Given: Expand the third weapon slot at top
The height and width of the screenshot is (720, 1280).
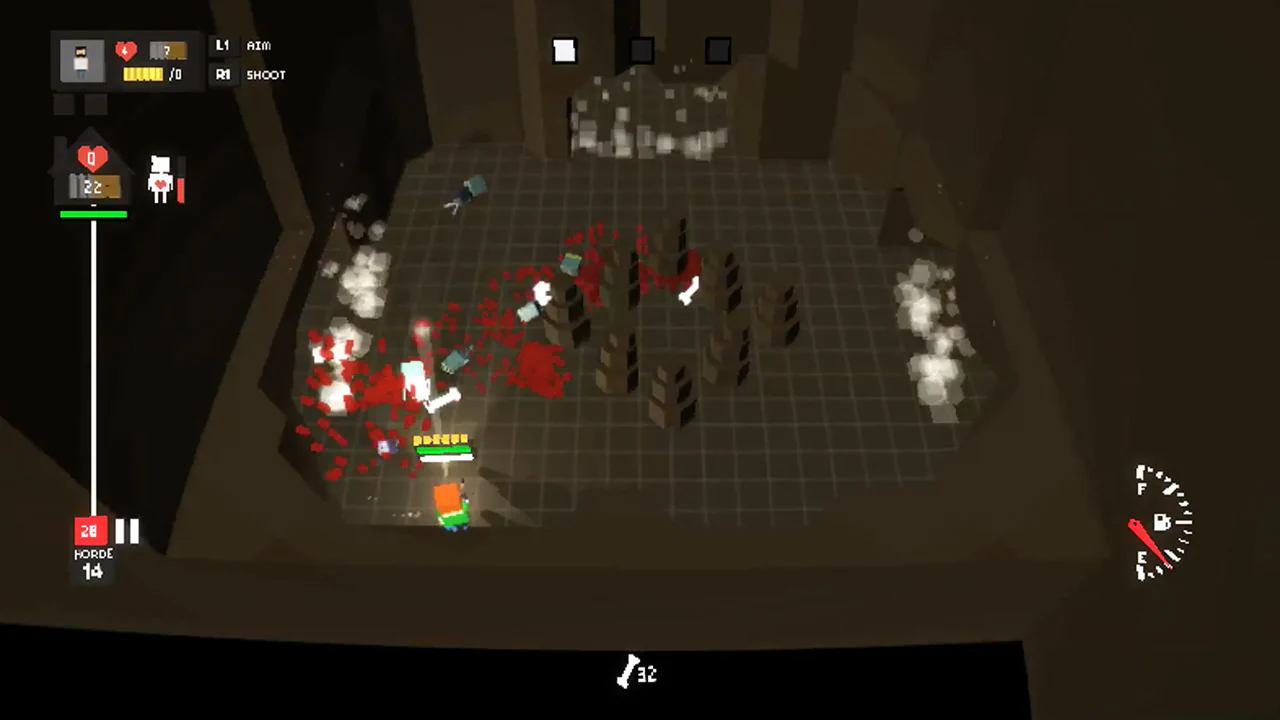Looking at the screenshot, I should tap(718, 50).
